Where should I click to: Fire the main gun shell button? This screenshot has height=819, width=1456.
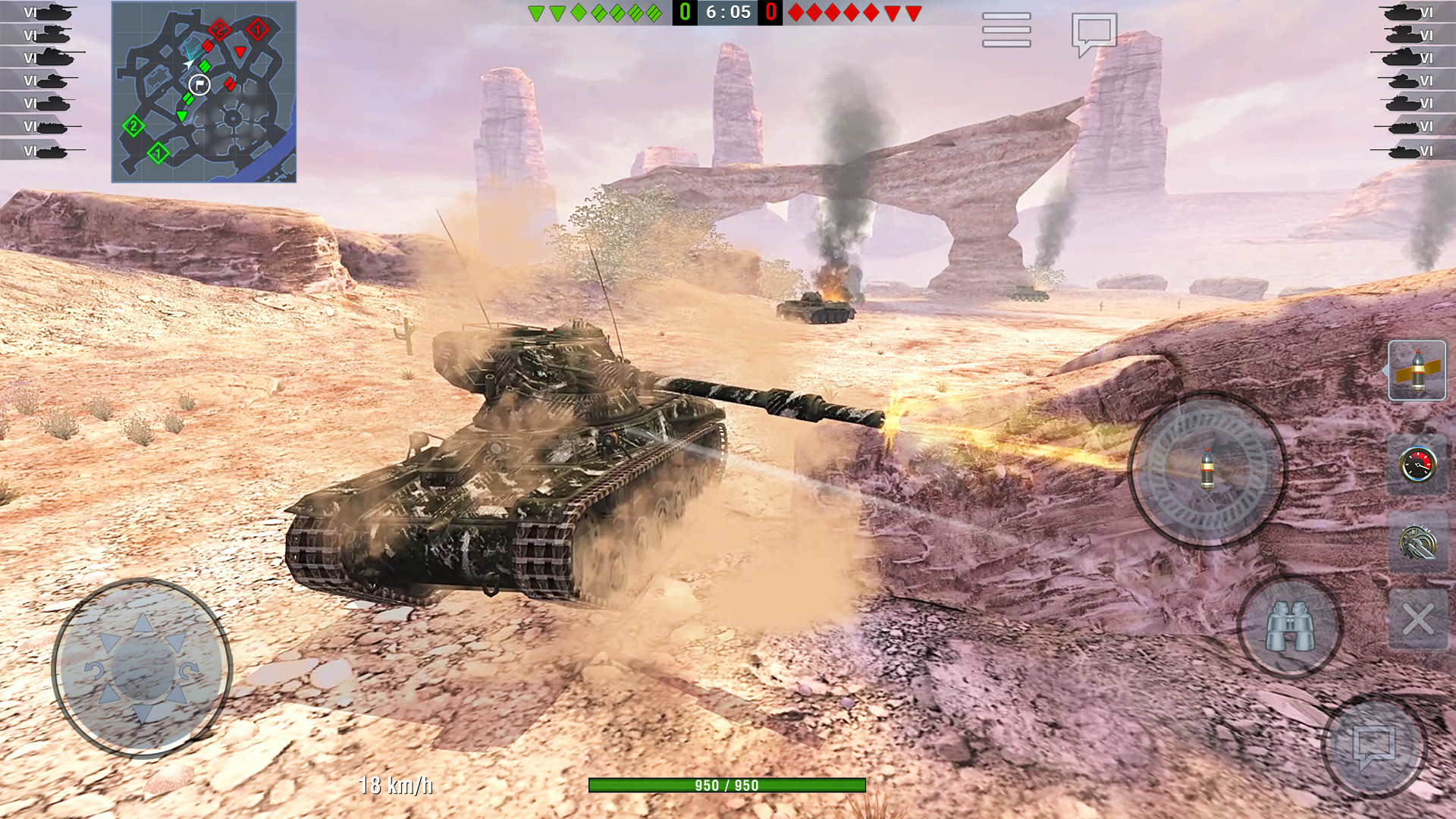(1207, 469)
